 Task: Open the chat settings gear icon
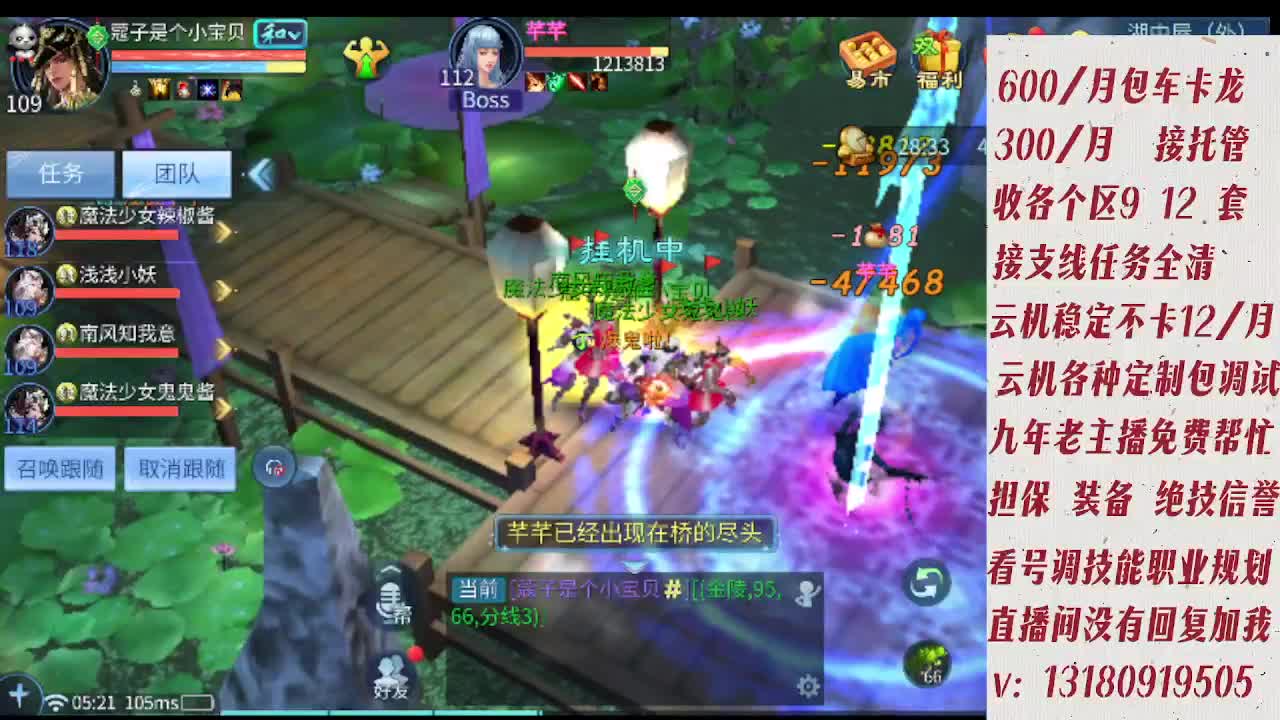pyautogui.click(x=807, y=683)
